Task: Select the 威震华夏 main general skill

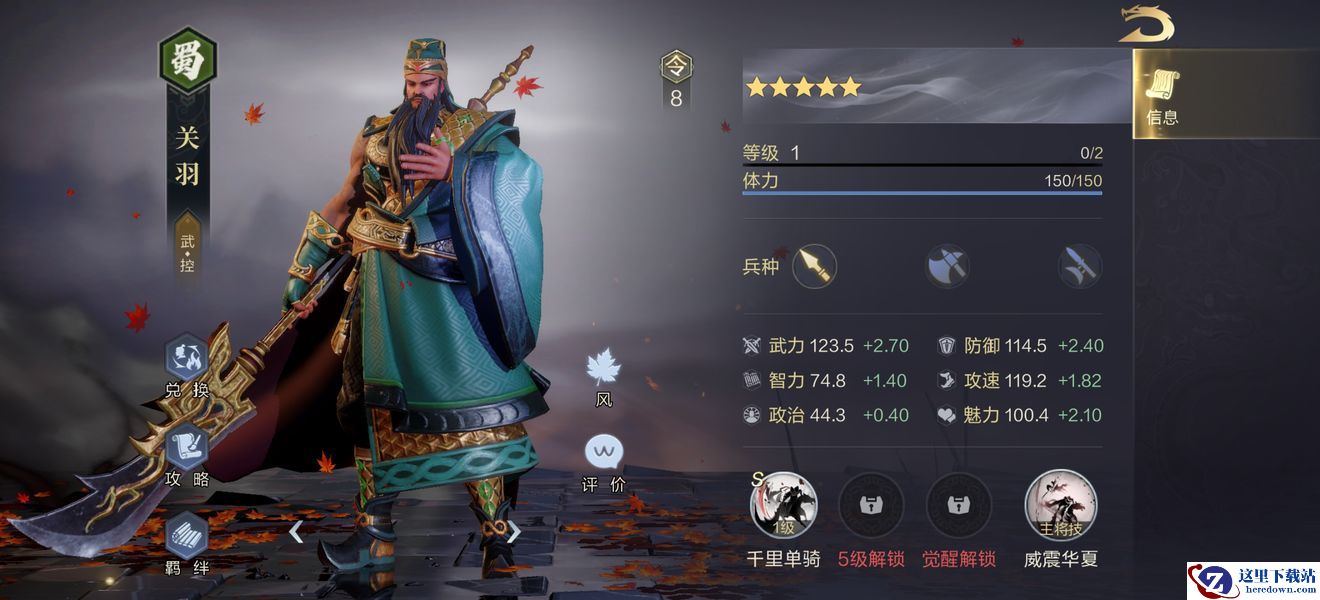Action: click(1060, 505)
